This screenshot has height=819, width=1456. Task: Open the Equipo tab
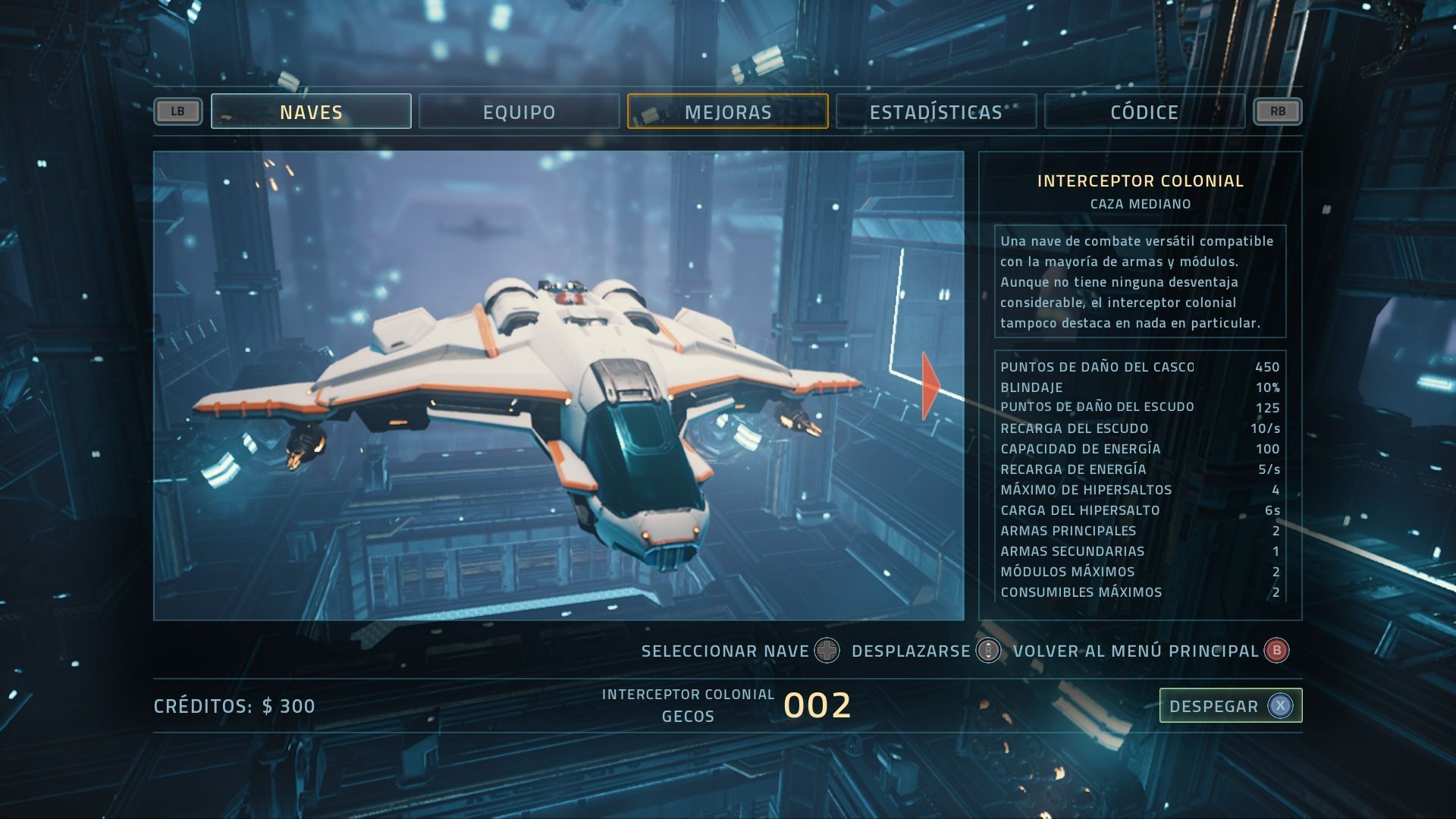point(519,111)
